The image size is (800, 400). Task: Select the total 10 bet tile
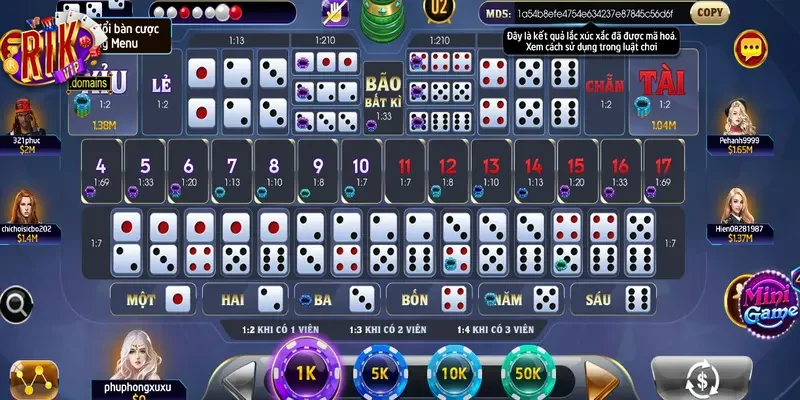point(362,171)
